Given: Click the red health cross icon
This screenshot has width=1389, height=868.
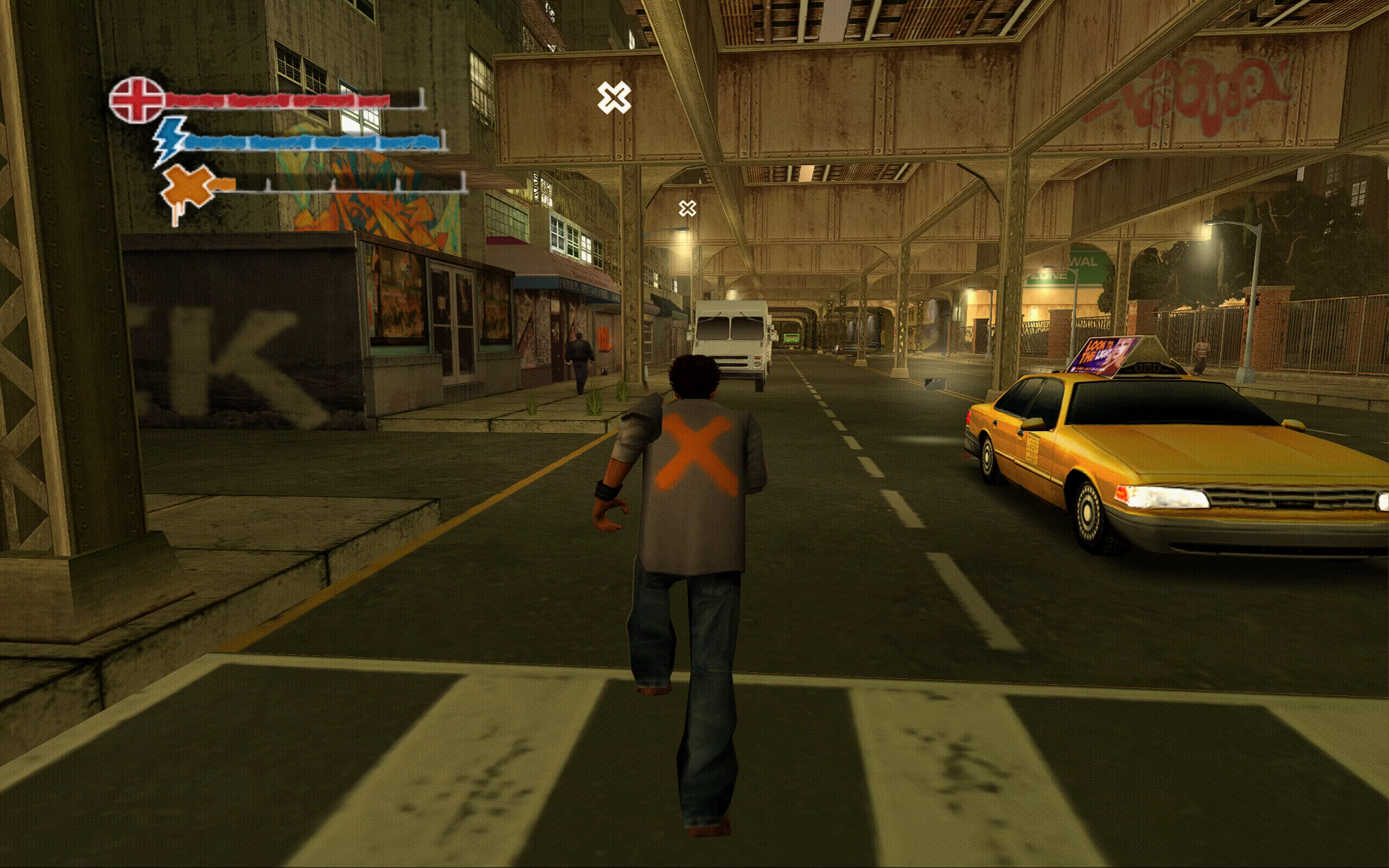Looking at the screenshot, I should tap(137, 100).
